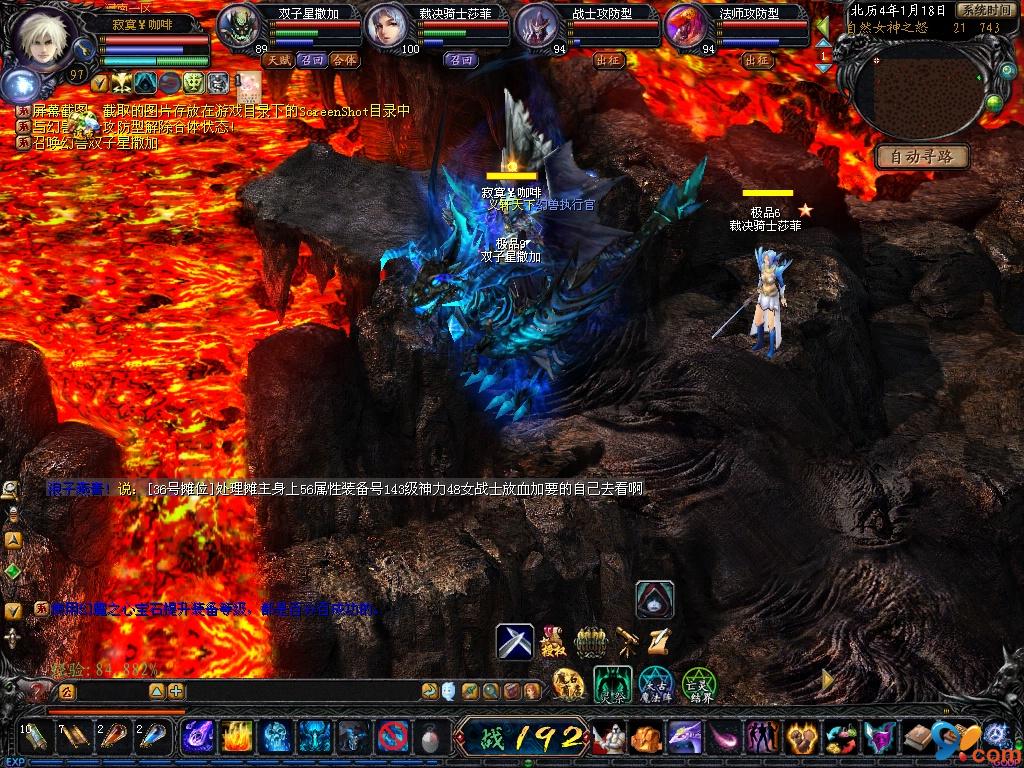
Task: Click the 自动寻路 auto-pathfinding button
Action: coord(922,156)
